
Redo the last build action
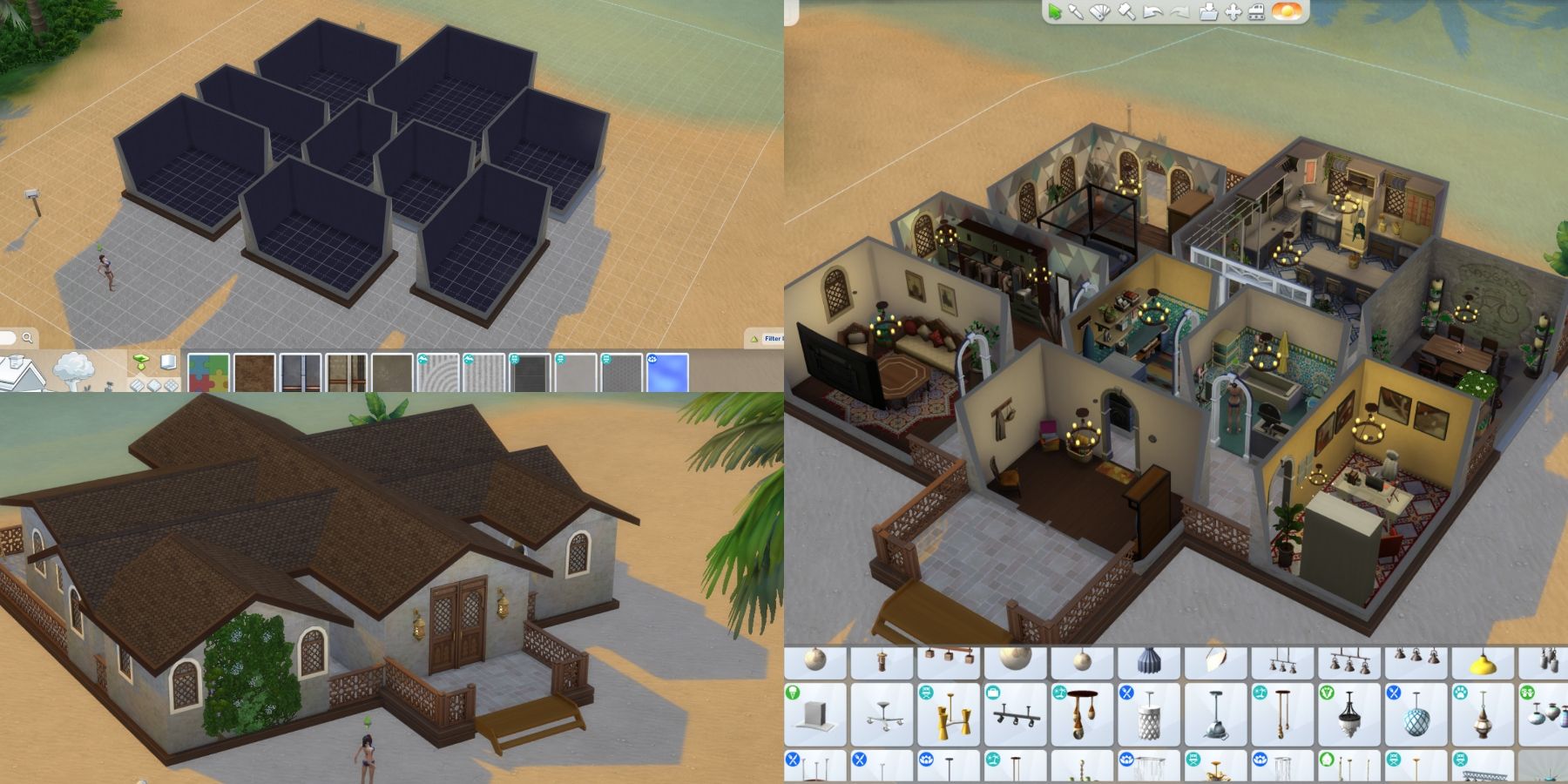pos(1179,12)
